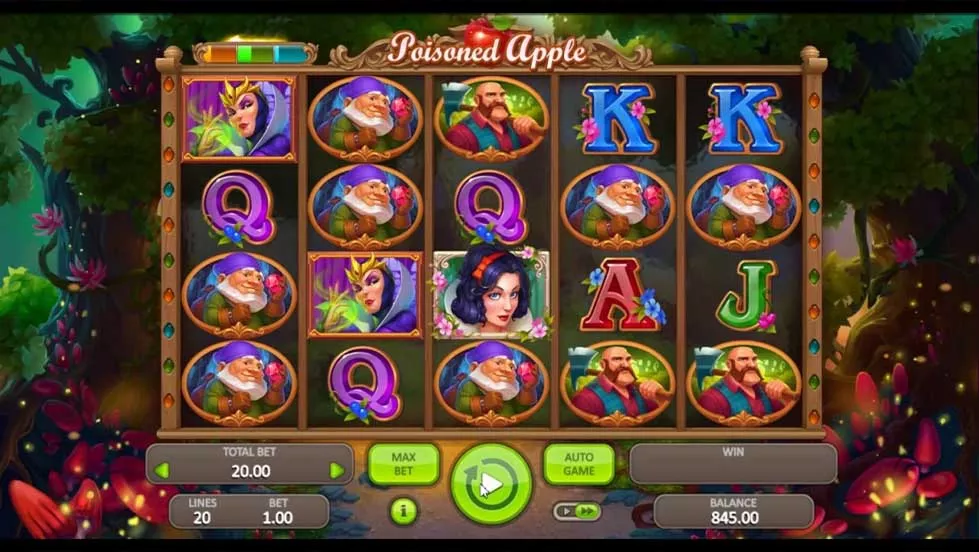Start Auto Game mode
Image resolution: width=979 pixels, height=552 pixels.
(x=578, y=464)
